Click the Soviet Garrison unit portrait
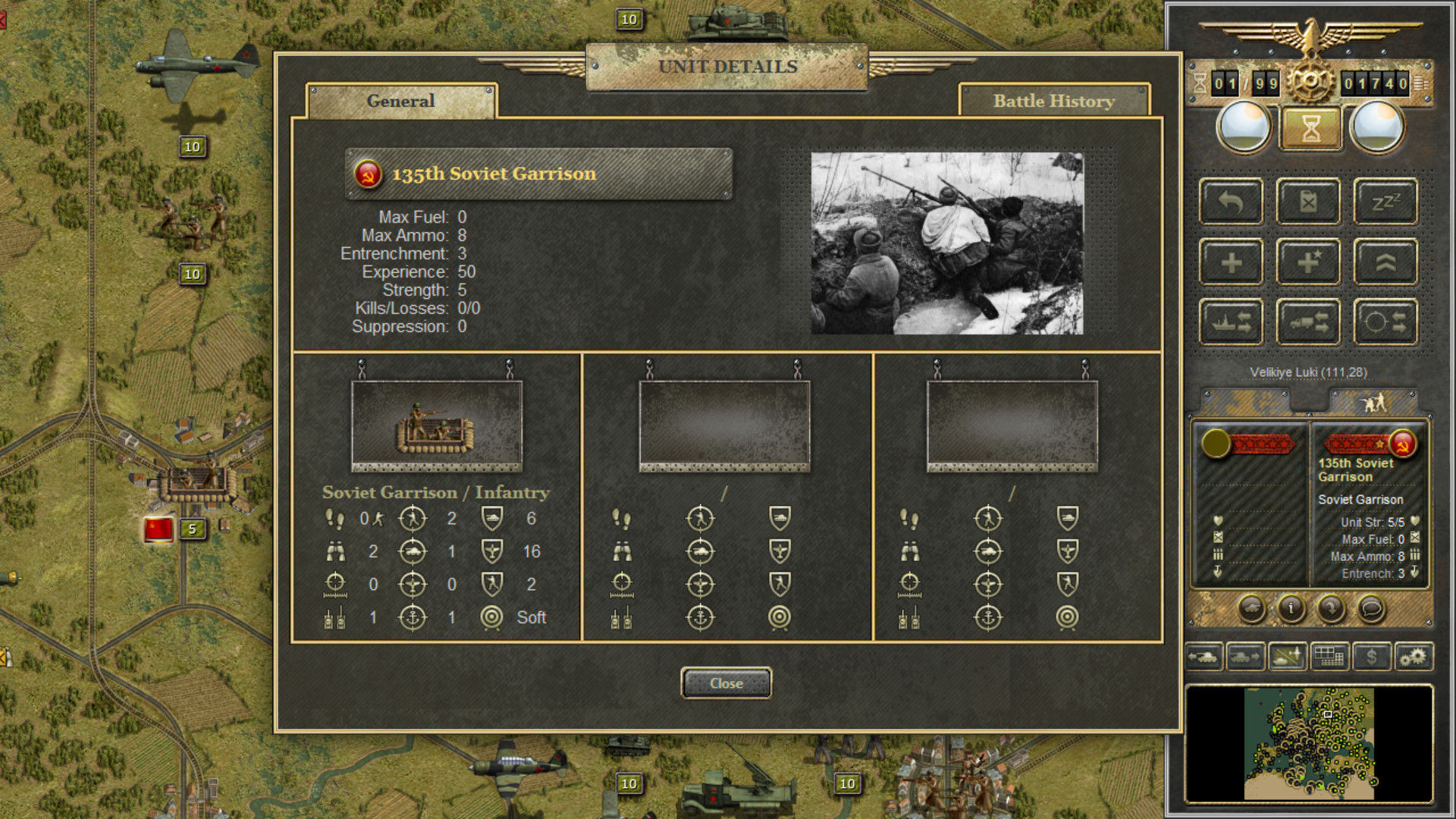 pyautogui.click(x=436, y=426)
